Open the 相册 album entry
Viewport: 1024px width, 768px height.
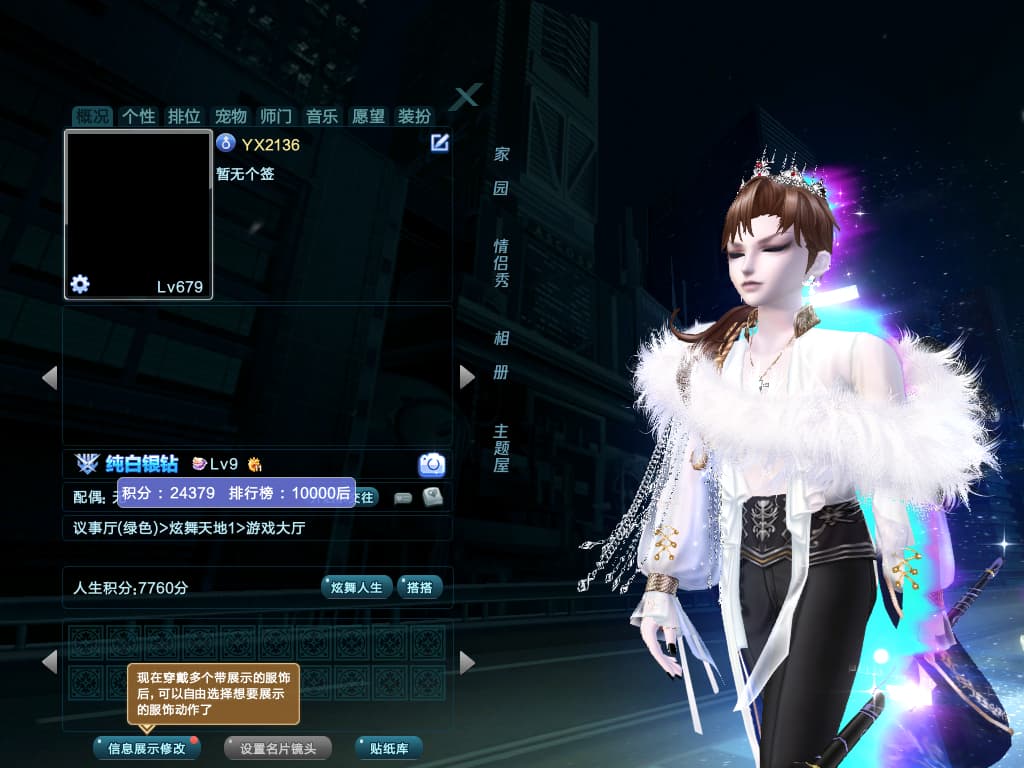click(501, 355)
